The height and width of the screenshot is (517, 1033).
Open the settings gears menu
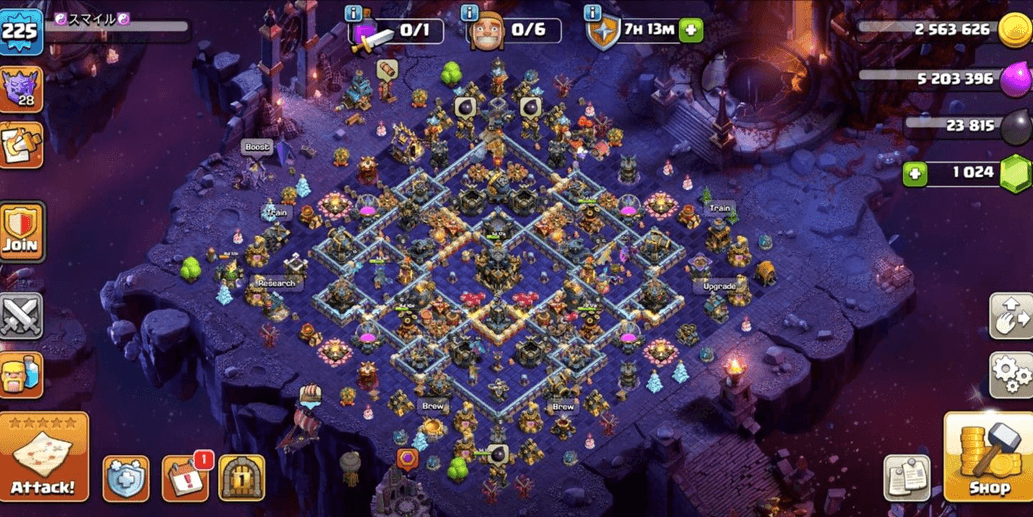point(1010,374)
